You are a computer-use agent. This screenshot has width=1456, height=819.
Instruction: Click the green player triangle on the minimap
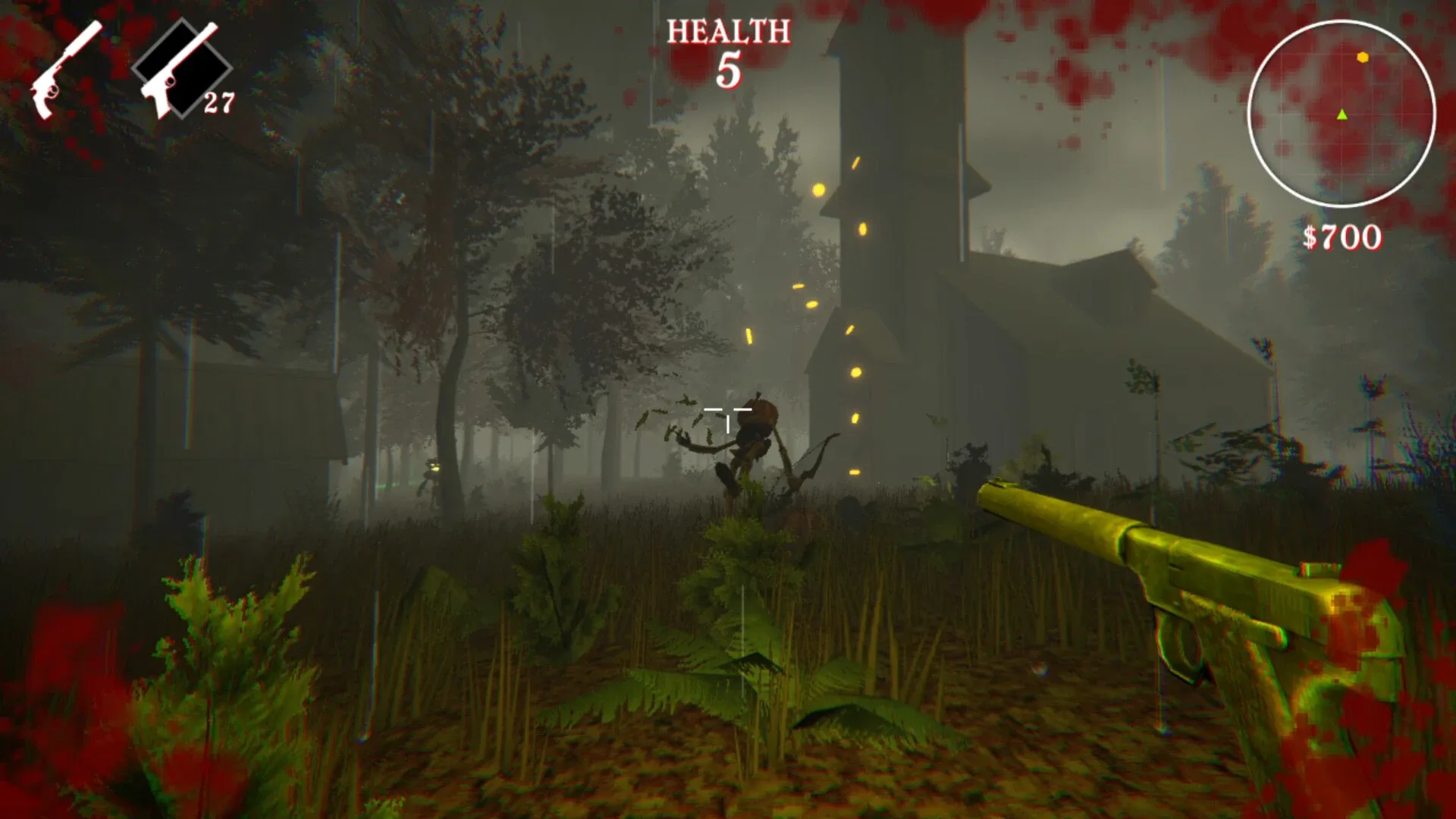(x=1341, y=116)
